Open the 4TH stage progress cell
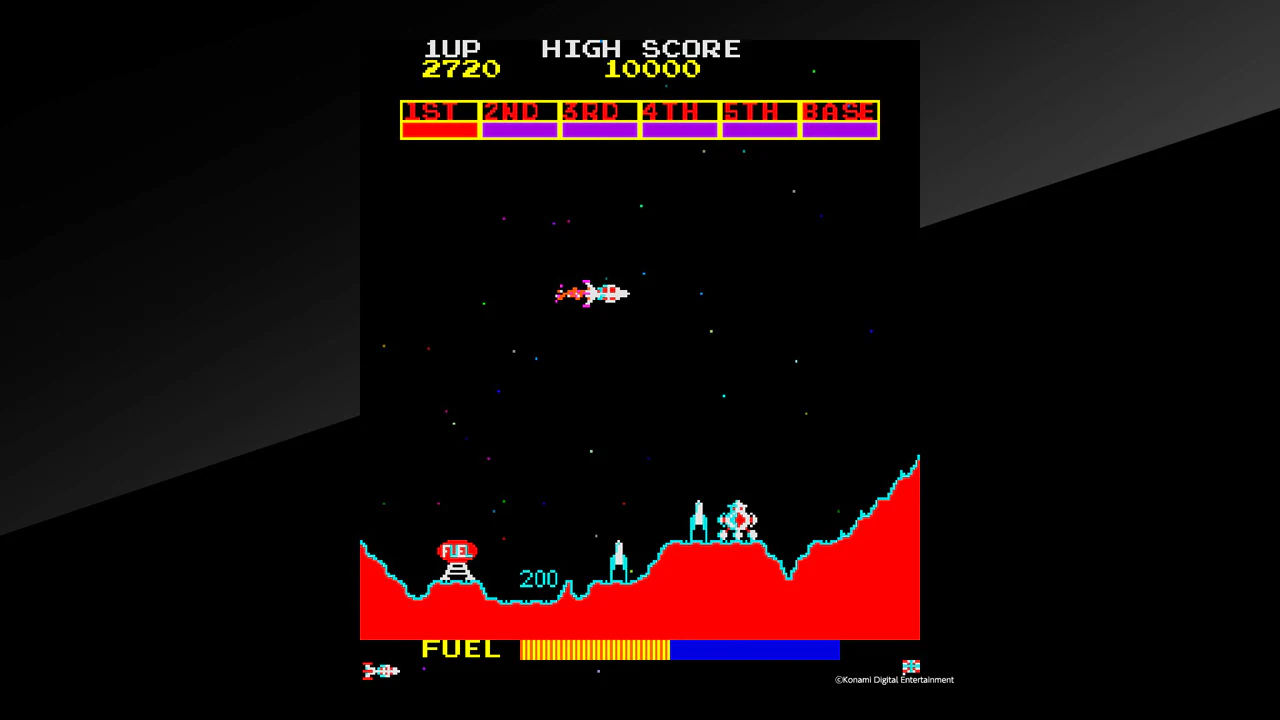1280x720 pixels. (678, 120)
